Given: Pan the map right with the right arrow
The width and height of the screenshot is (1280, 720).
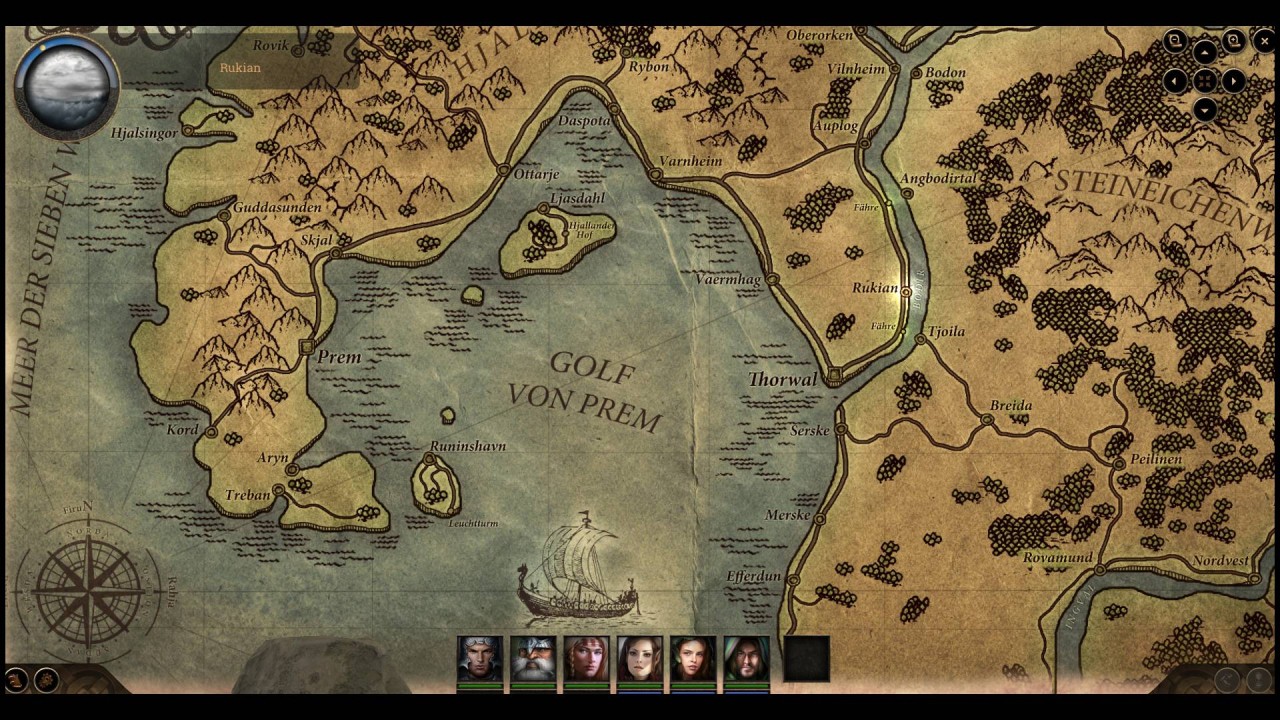Looking at the screenshot, I should 1234,81.
